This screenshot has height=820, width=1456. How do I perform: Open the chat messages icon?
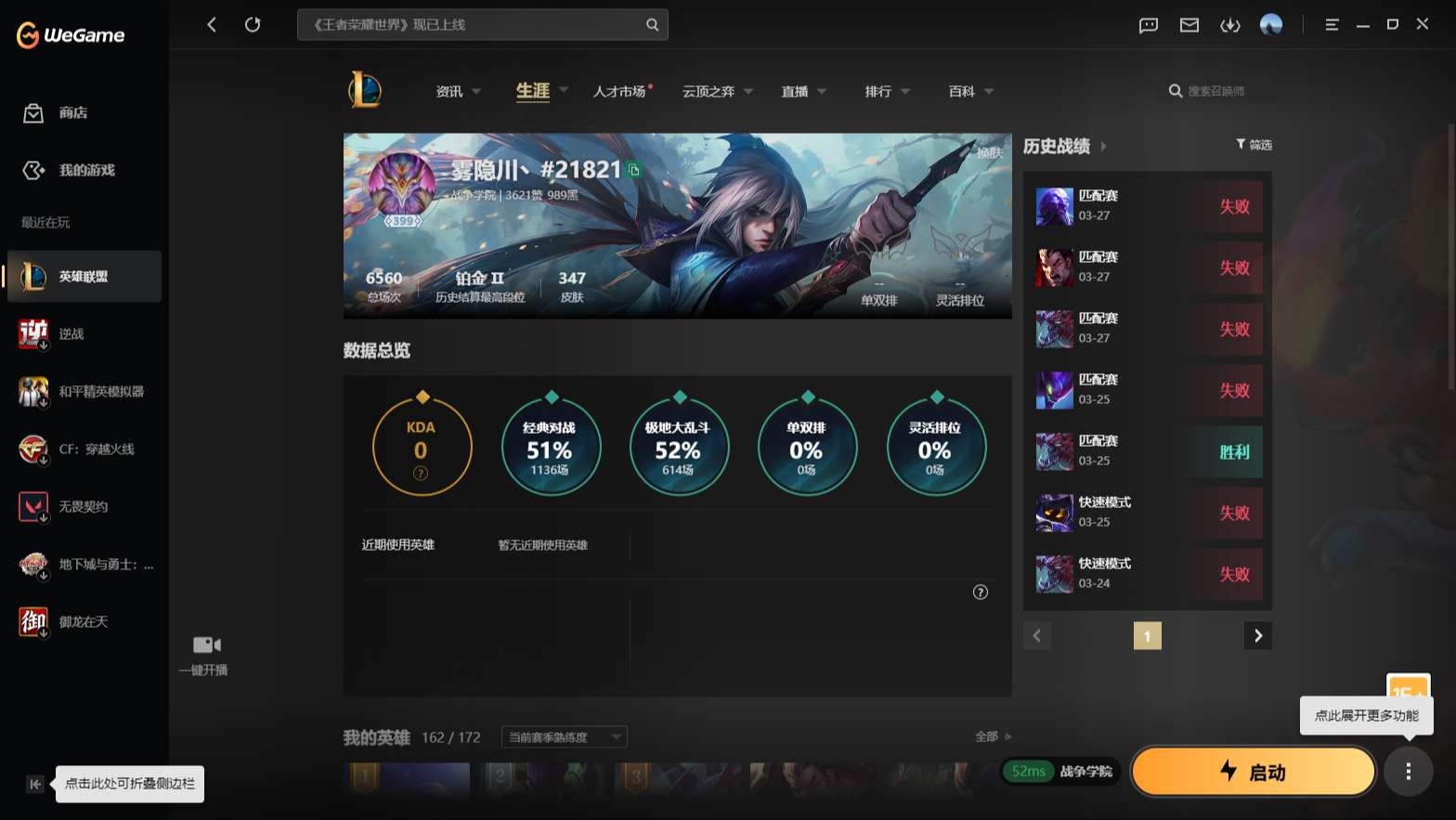(x=1148, y=25)
